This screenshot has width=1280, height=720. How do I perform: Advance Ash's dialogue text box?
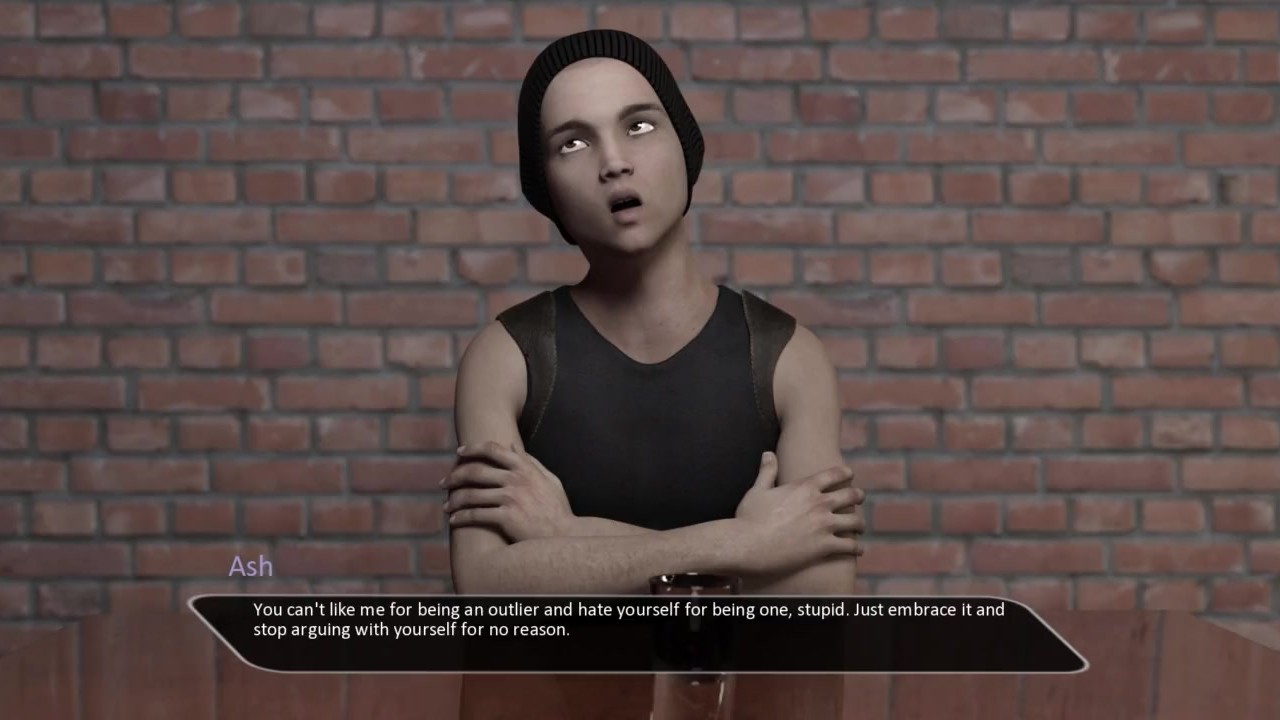pyautogui.click(x=638, y=633)
